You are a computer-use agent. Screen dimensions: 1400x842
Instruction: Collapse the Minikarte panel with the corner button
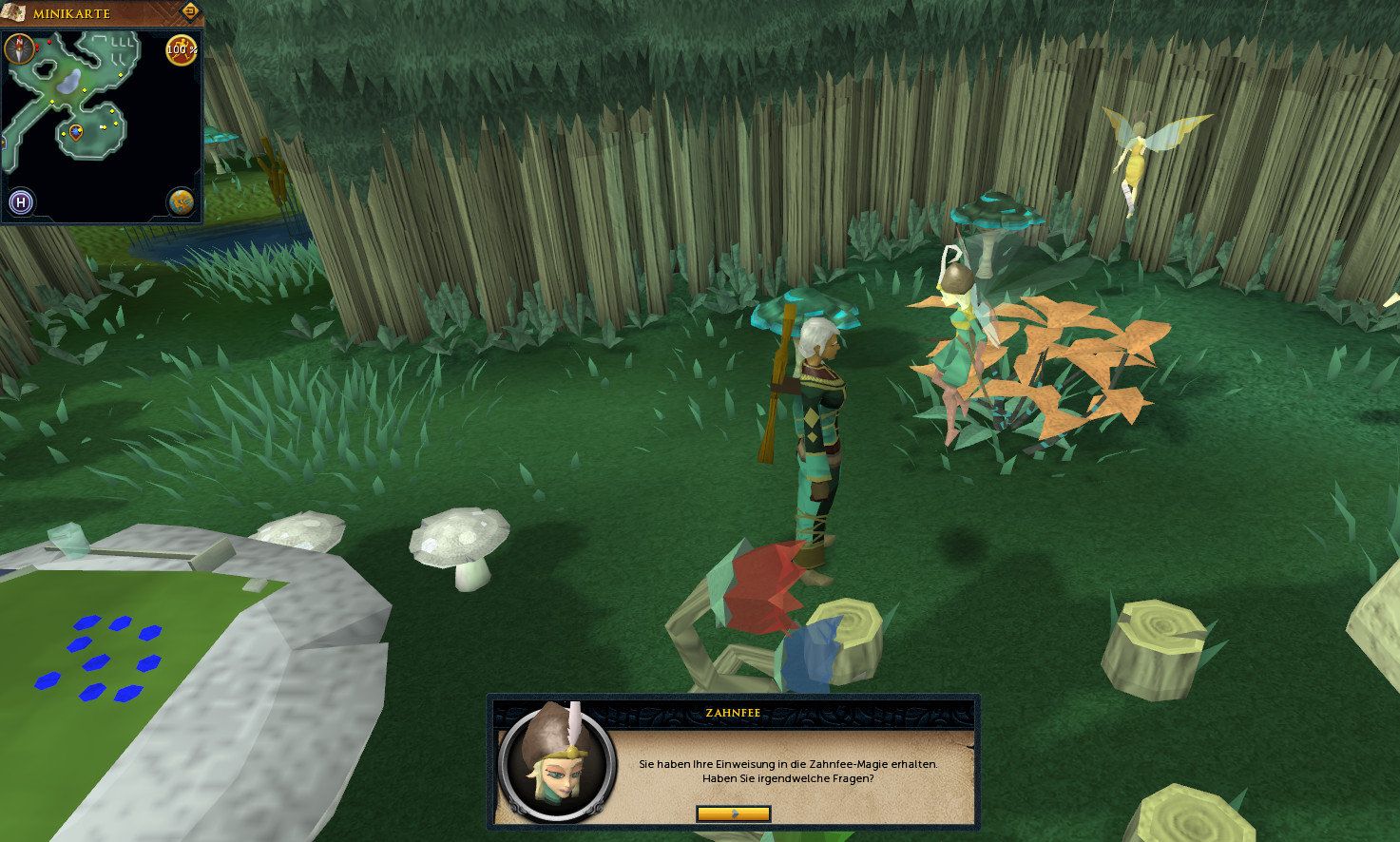tap(189, 11)
